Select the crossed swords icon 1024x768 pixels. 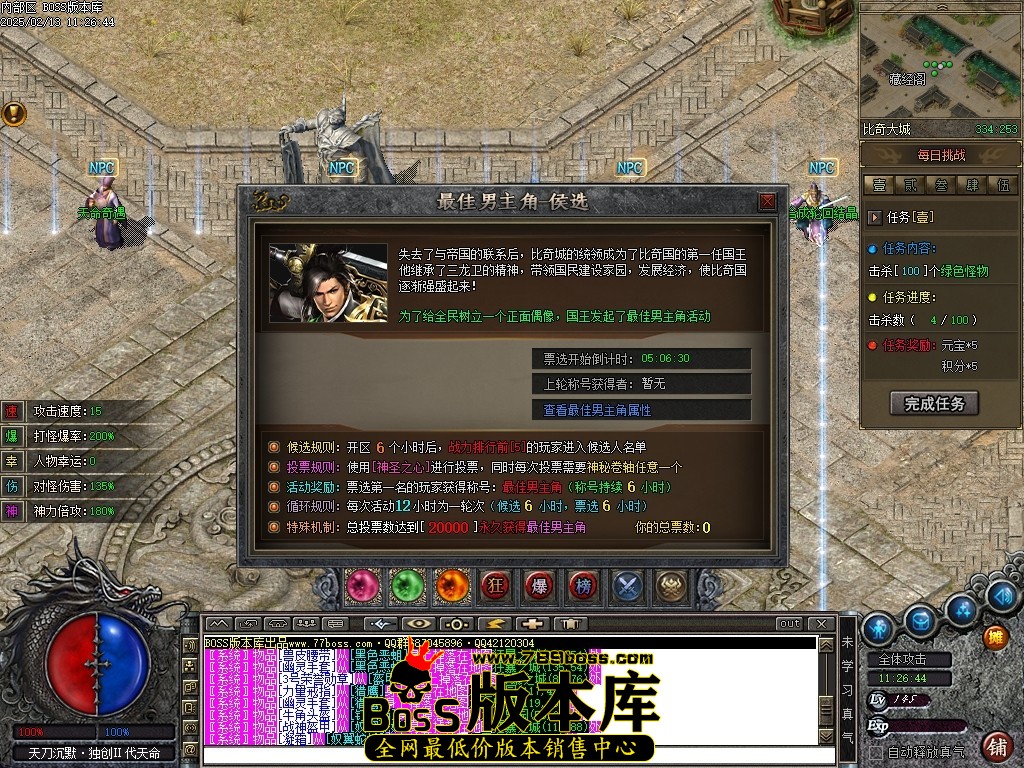coord(627,586)
